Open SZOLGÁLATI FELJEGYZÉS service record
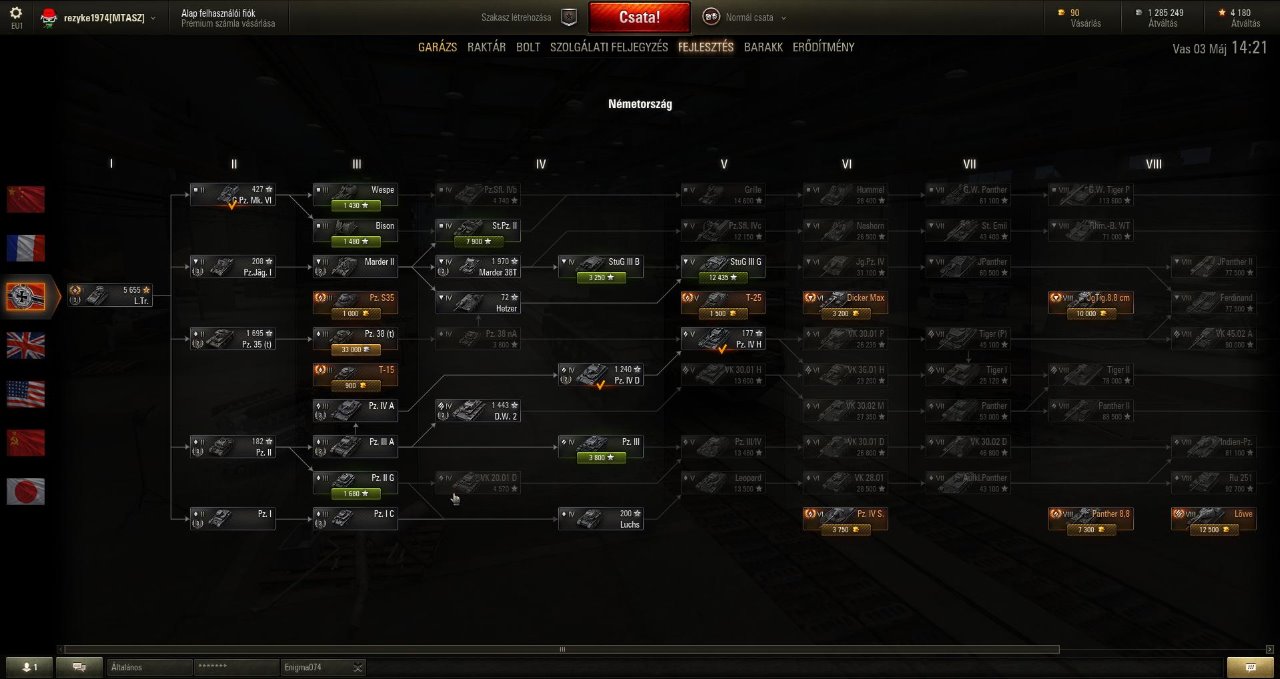The width and height of the screenshot is (1280, 679). click(609, 47)
